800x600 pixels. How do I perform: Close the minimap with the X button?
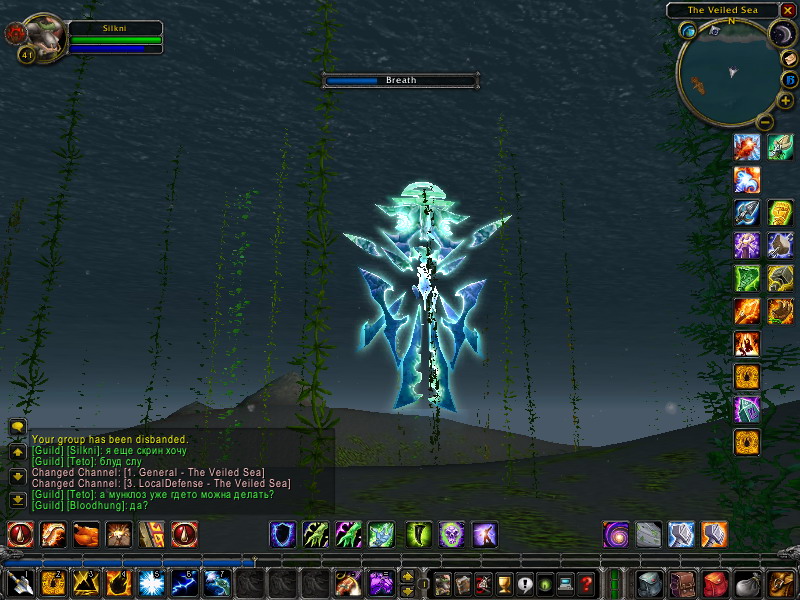[x=788, y=10]
